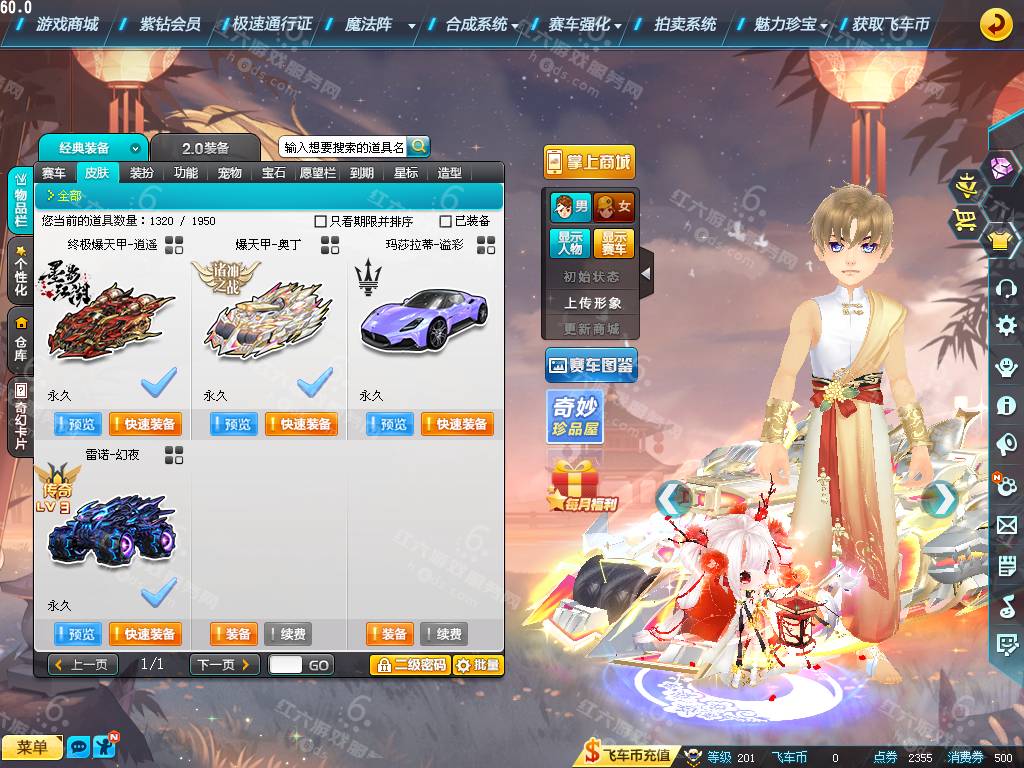Open the 拍卖系统 auction menu

(x=685, y=24)
